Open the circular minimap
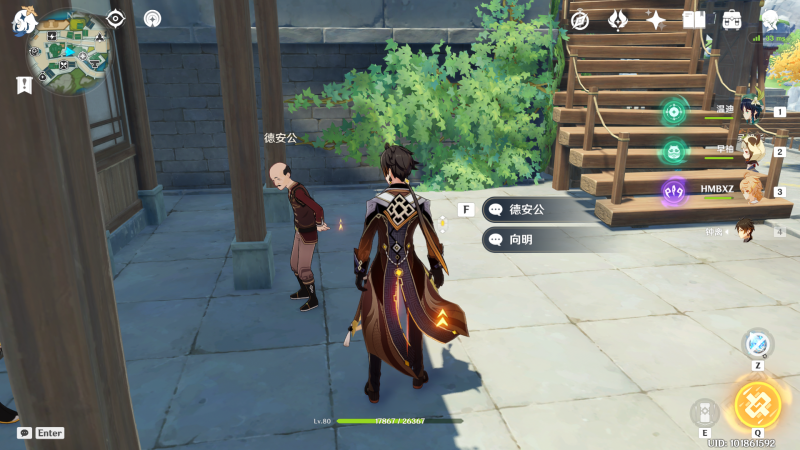 point(67,51)
